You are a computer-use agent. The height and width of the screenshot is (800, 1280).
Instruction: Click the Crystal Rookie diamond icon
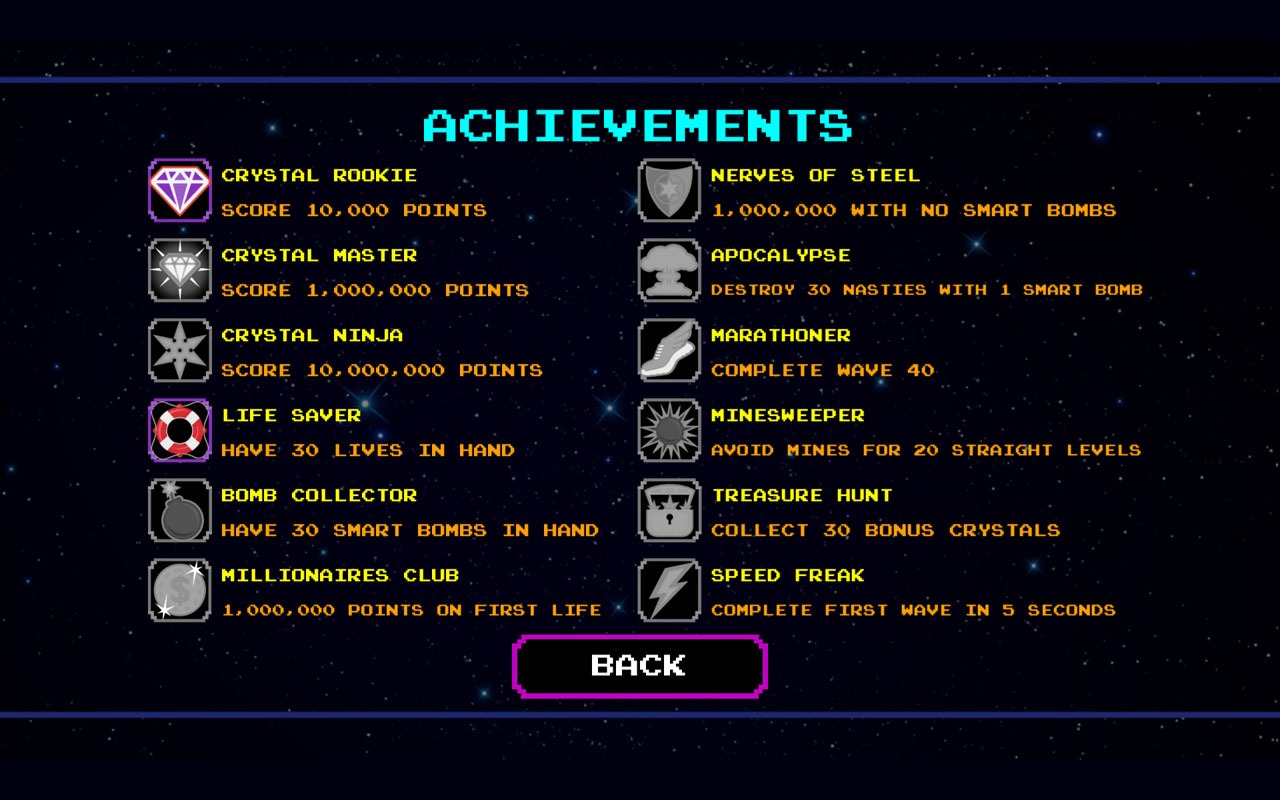[x=179, y=190]
